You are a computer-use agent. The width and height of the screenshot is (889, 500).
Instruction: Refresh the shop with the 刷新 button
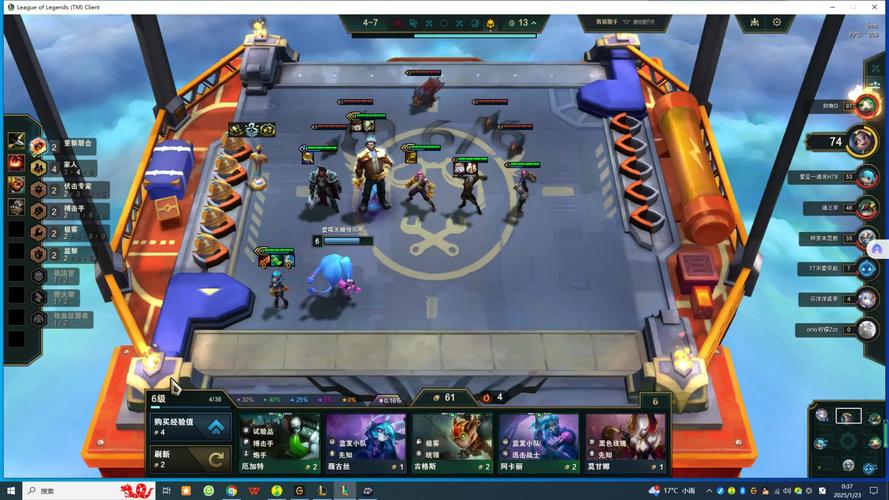click(190, 458)
